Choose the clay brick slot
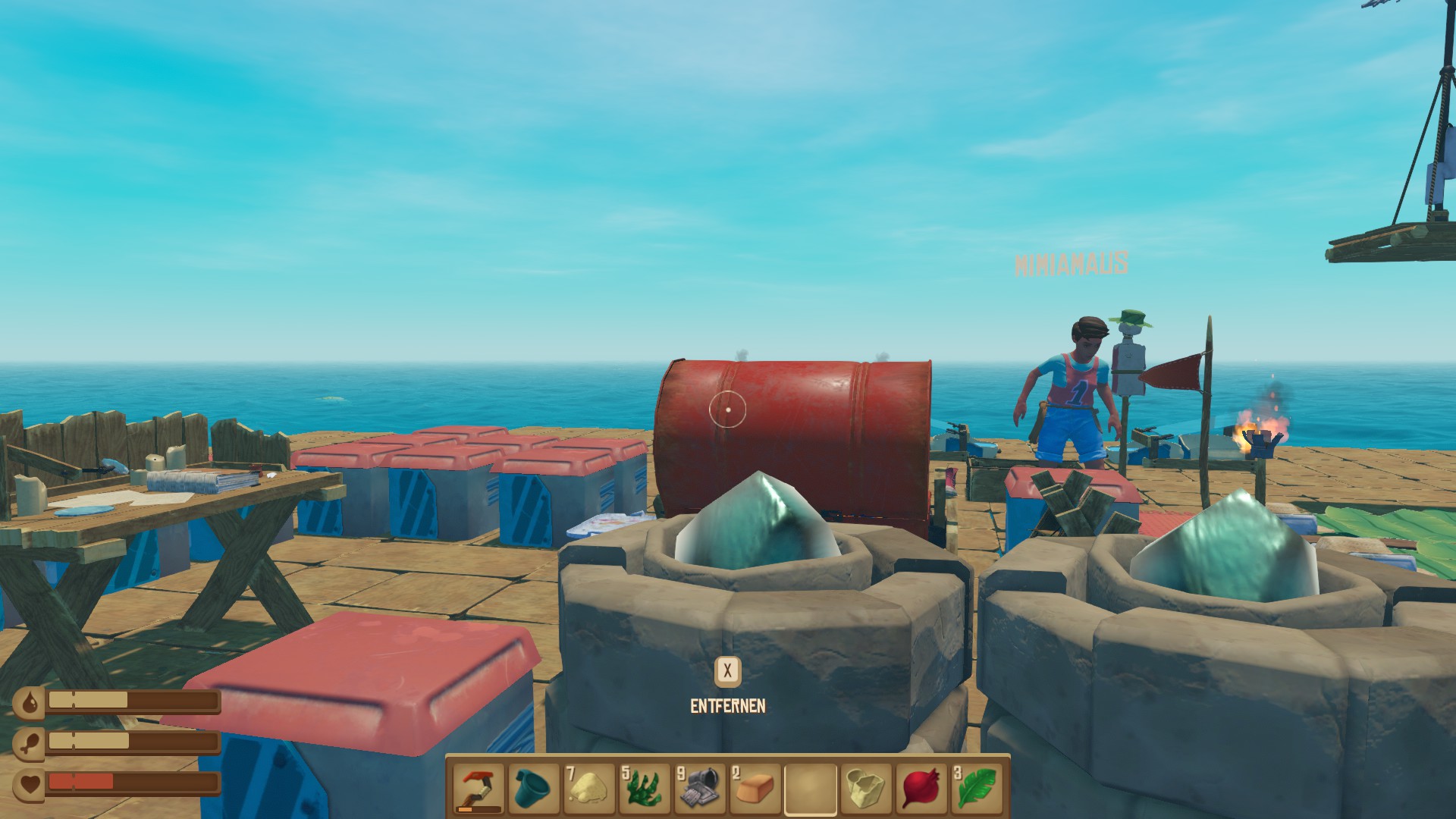1456x819 pixels. [x=755, y=789]
